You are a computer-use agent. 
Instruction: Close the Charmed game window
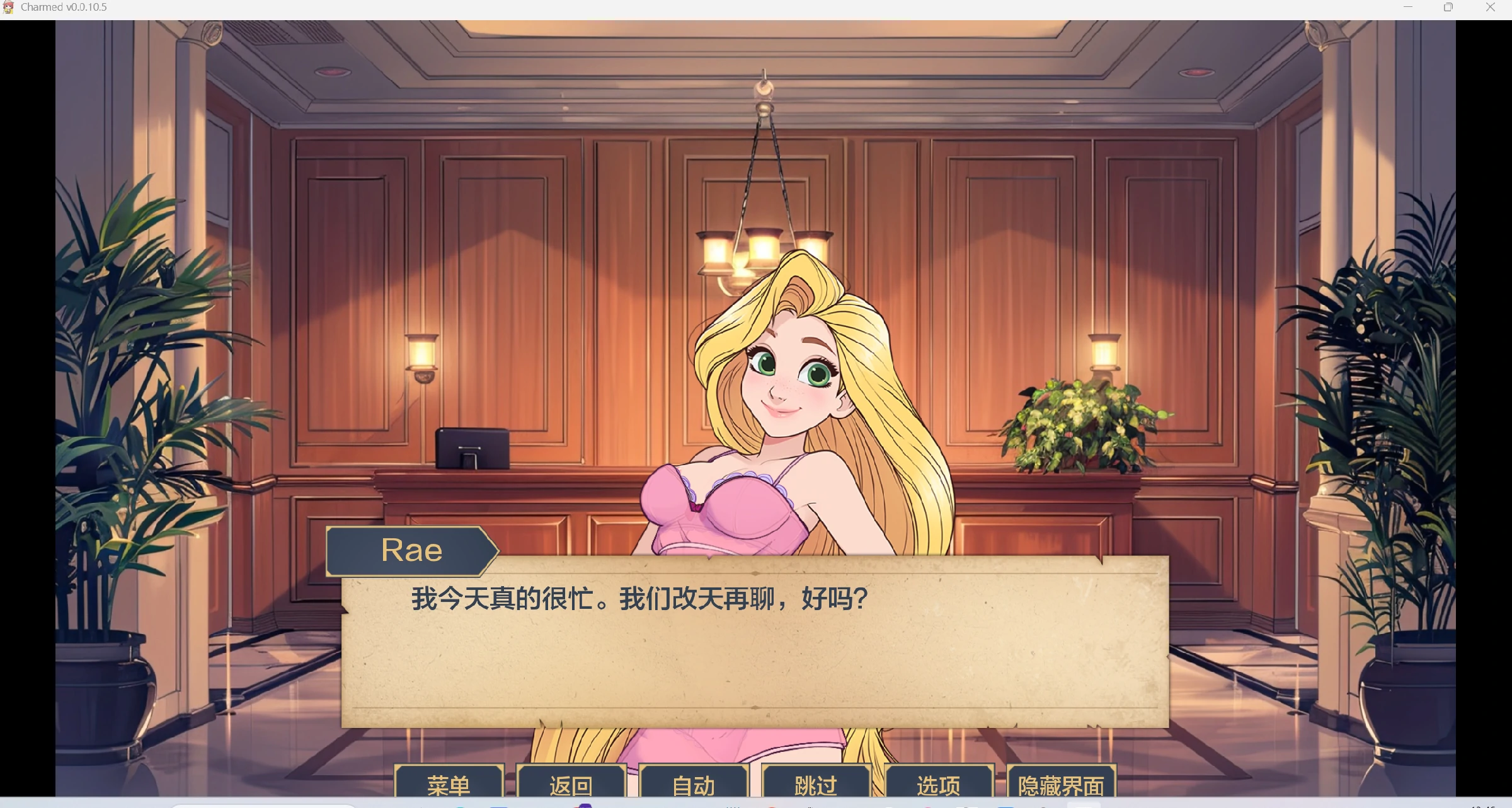click(x=1490, y=8)
